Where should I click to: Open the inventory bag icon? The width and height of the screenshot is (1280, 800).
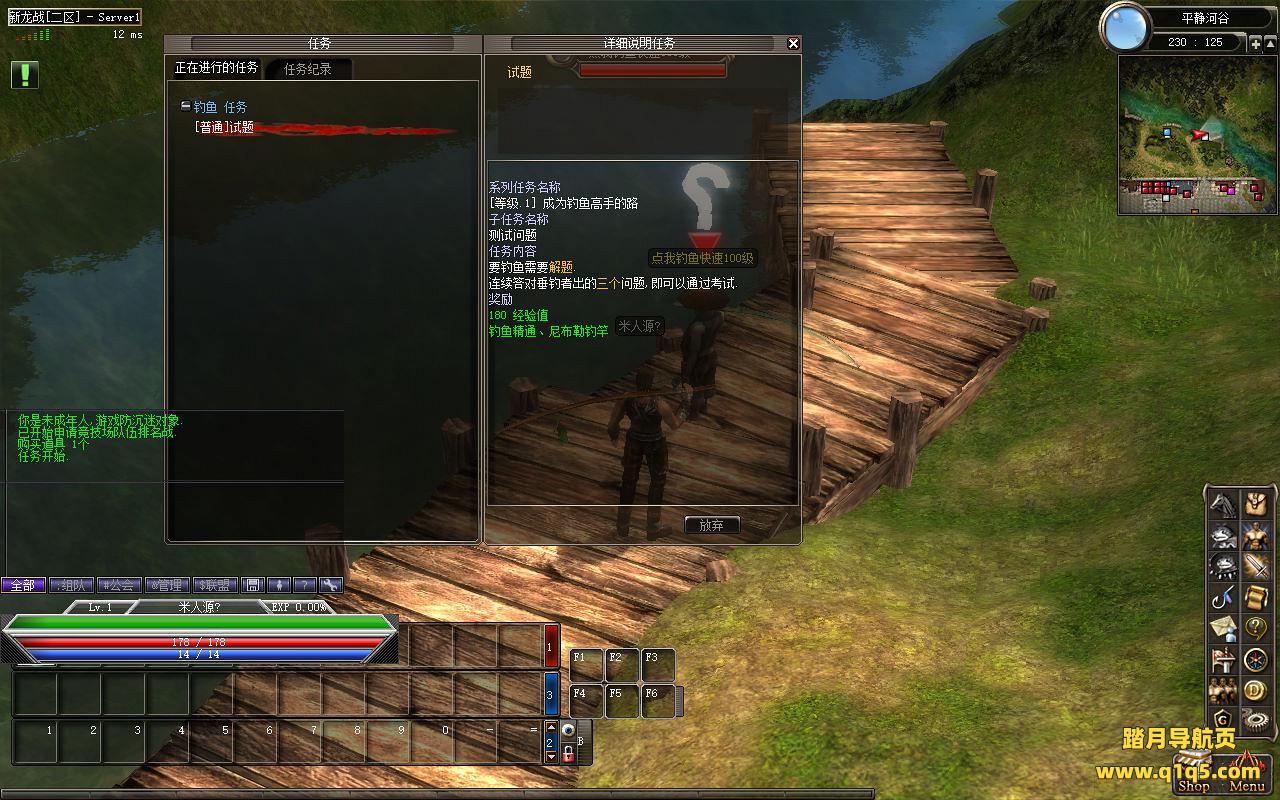(1255, 503)
